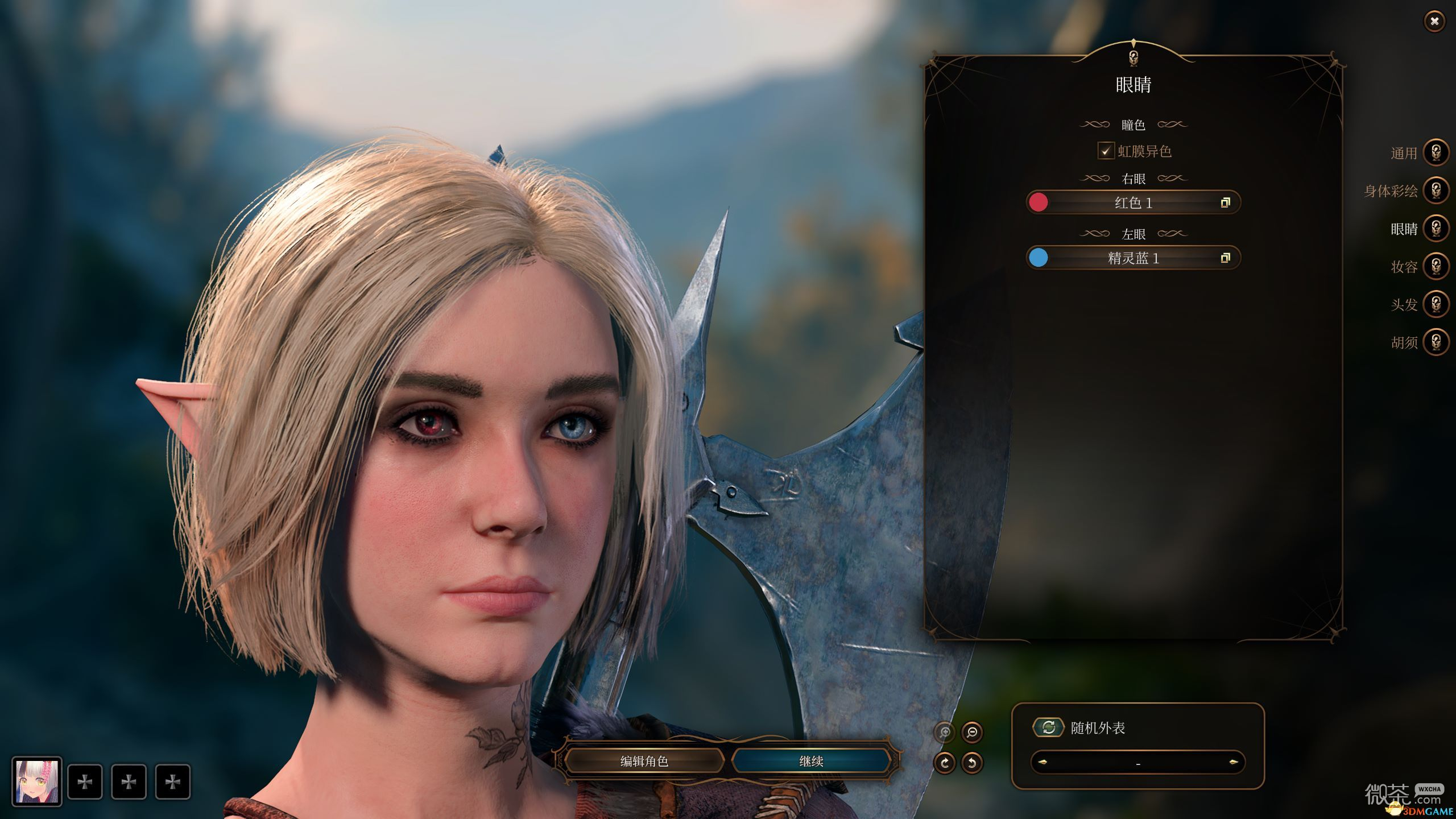Screen dimensions: 1456x819
Task: Click 继续 to continue
Action: pyautogui.click(x=811, y=761)
